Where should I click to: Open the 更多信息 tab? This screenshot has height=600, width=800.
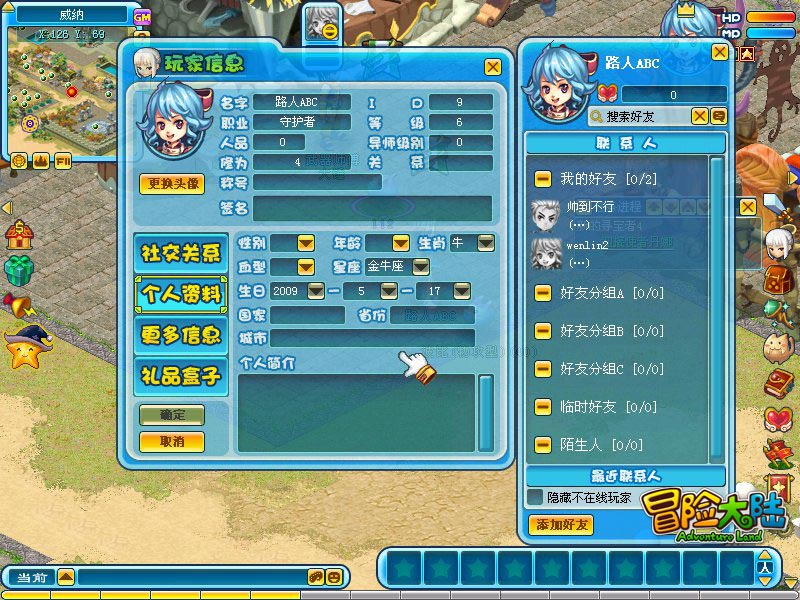(x=181, y=335)
